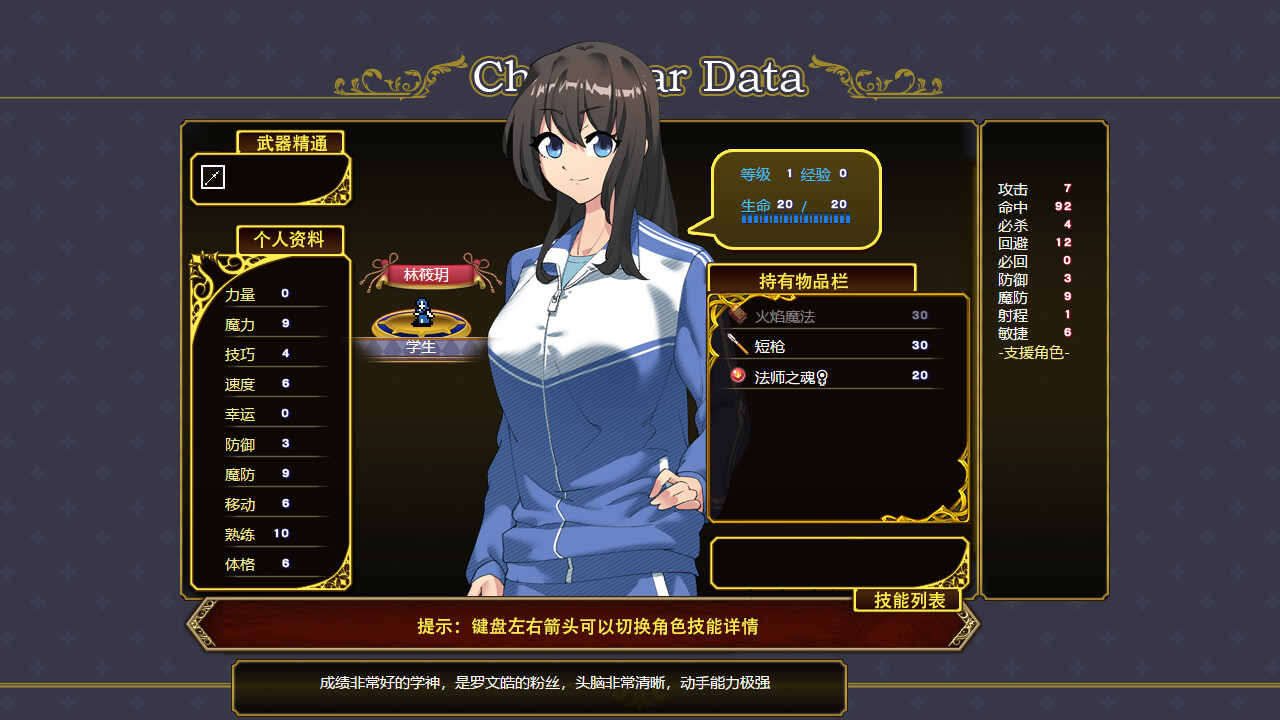The height and width of the screenshot is (720, 1280).
Task: Click the 武器精通 panel title
Action: point(289,143)
